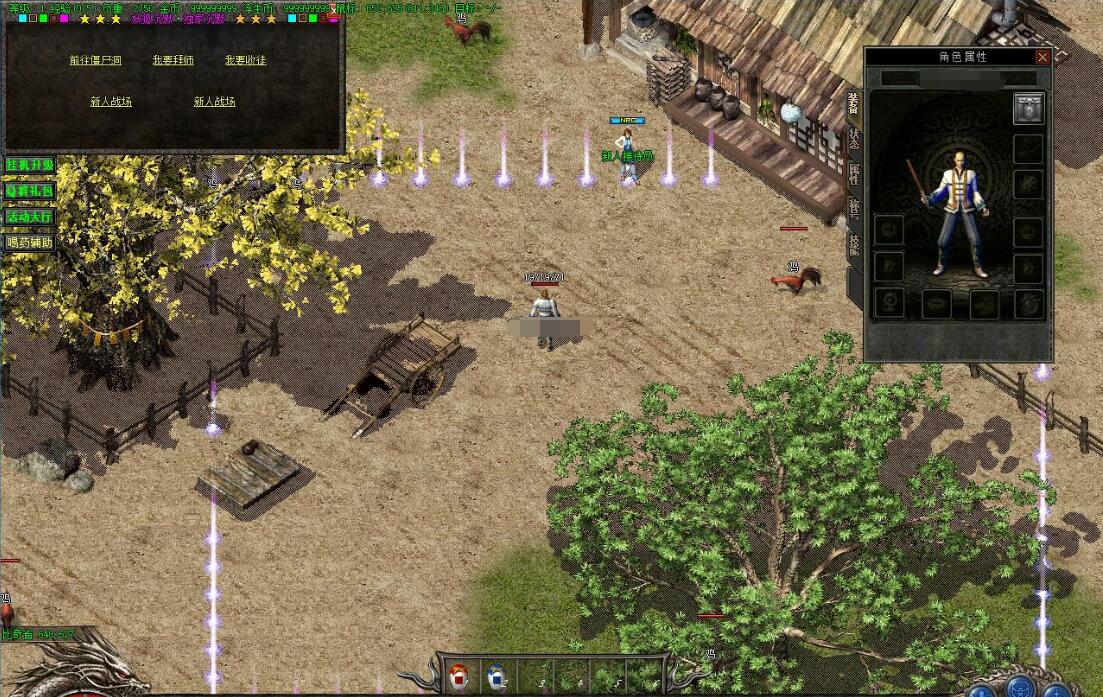
Task: Select the 我要拜师 option
Action: tap(173, 60)
